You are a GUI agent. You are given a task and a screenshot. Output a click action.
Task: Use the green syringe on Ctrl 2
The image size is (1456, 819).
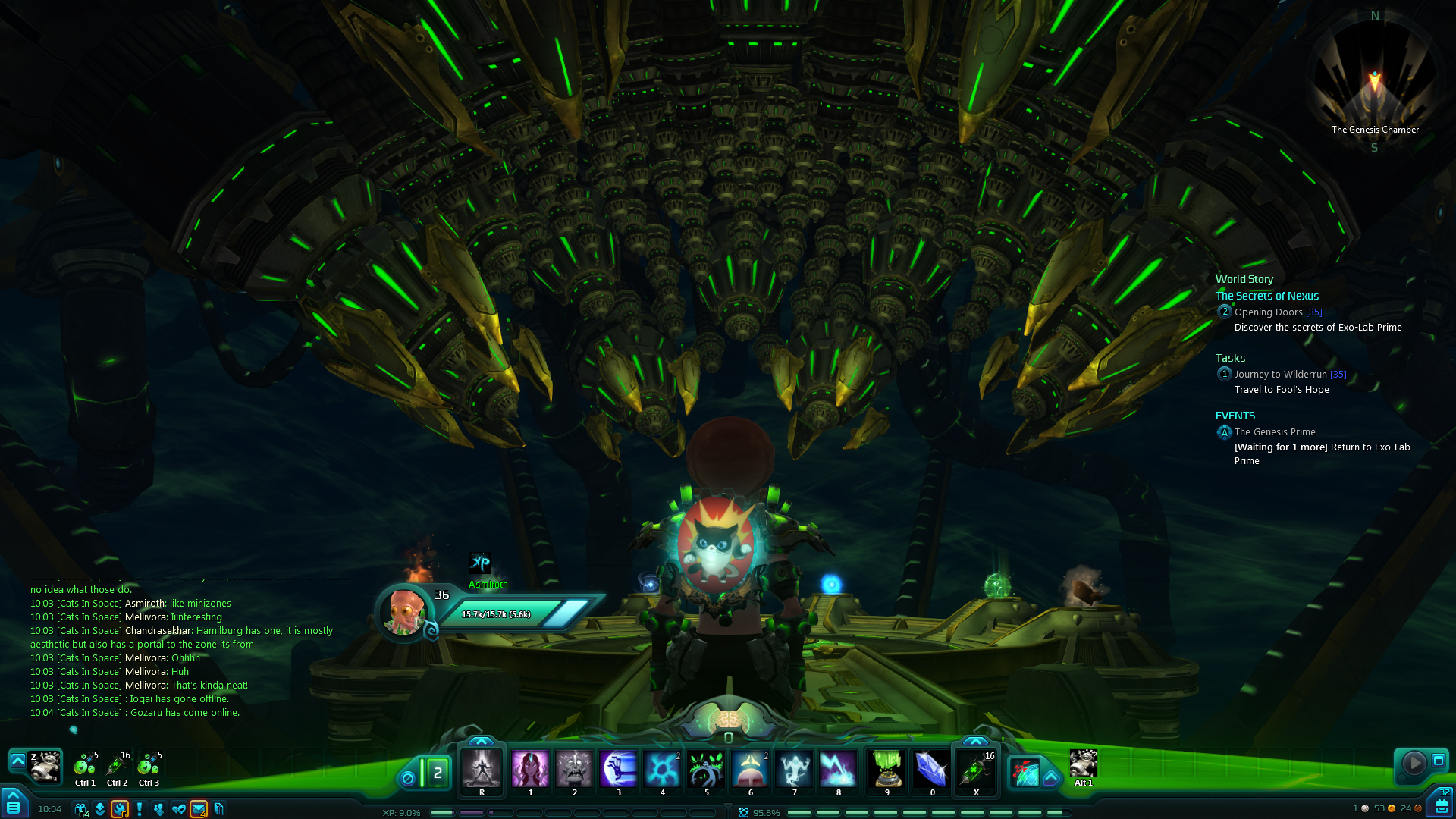pos(117,766)
